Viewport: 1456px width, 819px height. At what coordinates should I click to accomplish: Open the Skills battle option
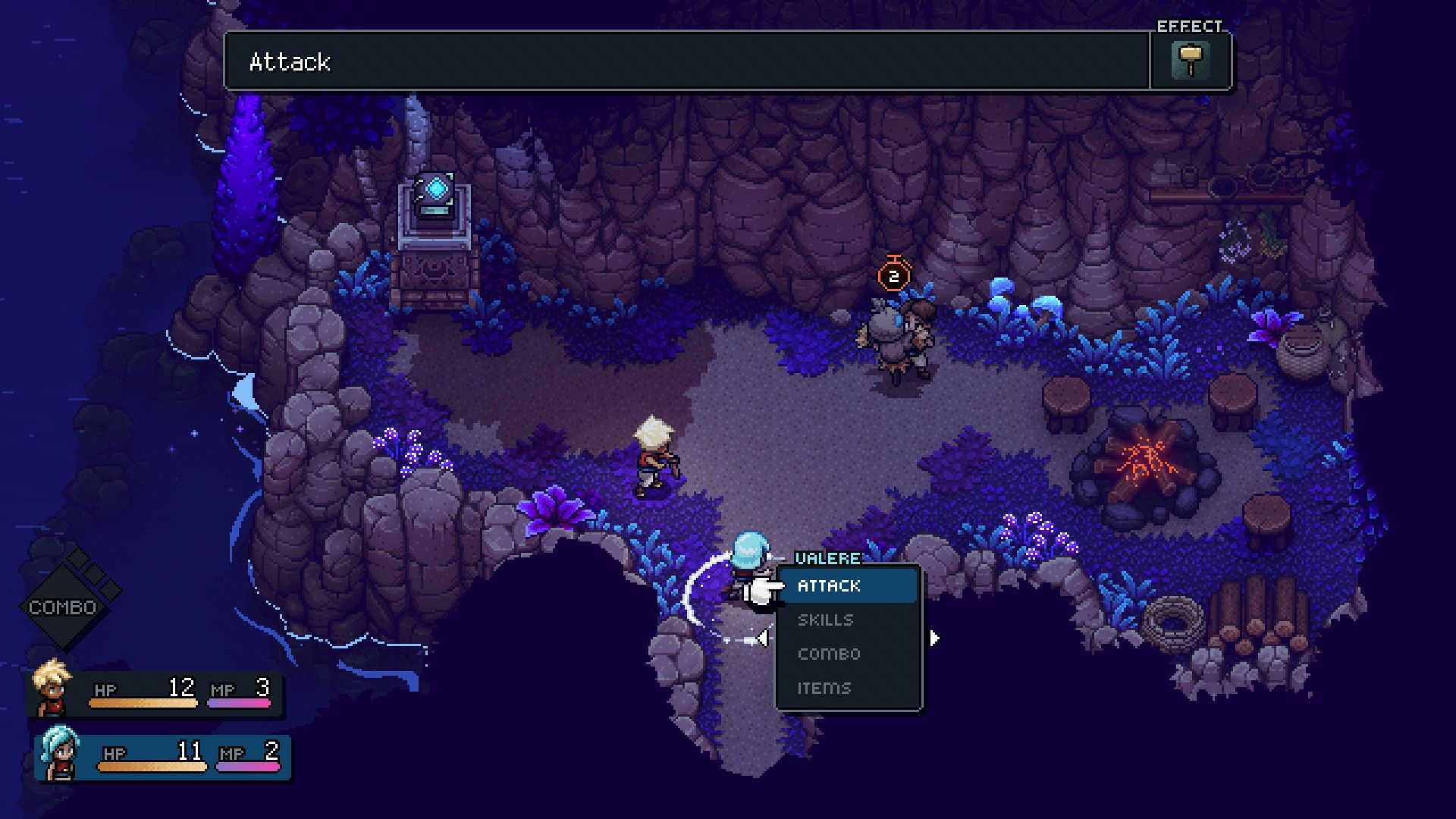pyautogui.click(x=825, y=620)
